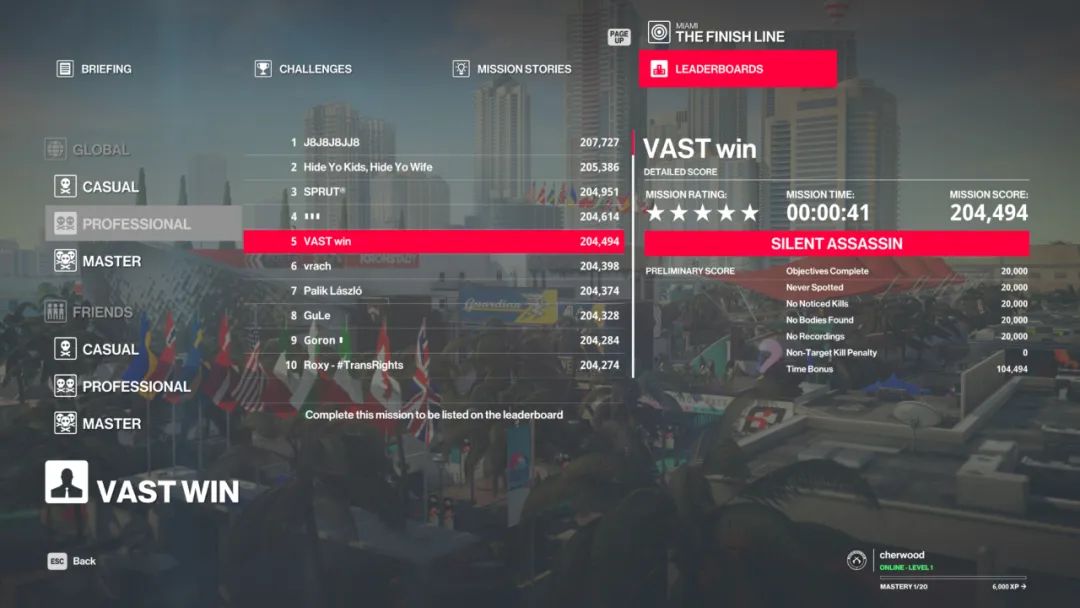Switch to the Challenges tab
Viewport: 1080px width, 608px height.
(x=304, y=69)
